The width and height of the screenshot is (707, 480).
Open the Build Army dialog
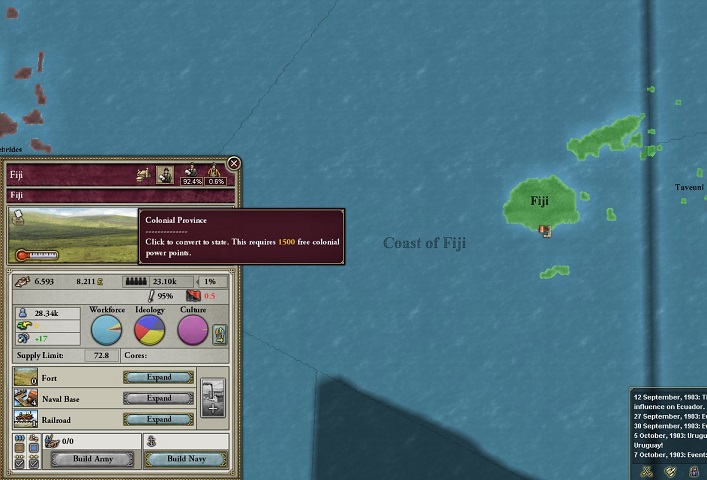(91, 459)
